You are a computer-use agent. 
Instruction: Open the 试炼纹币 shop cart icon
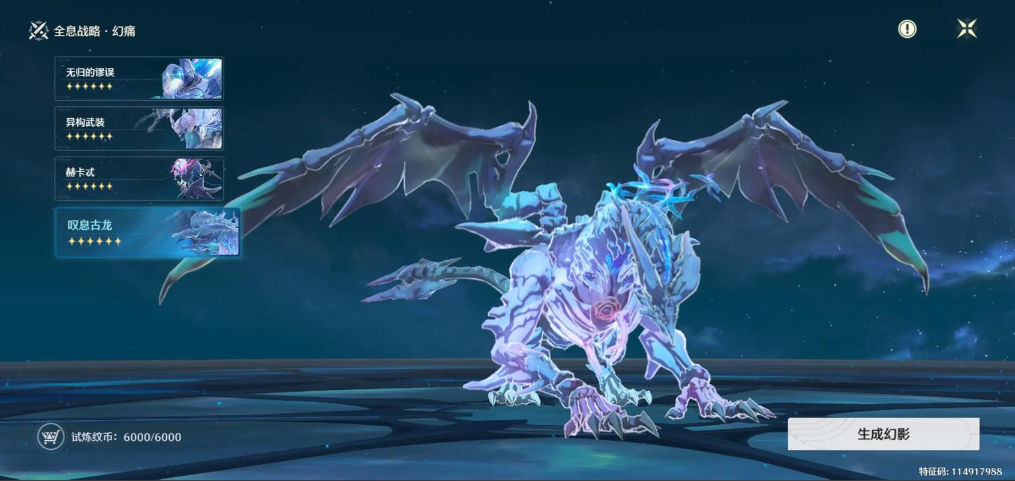click(49, 436)
